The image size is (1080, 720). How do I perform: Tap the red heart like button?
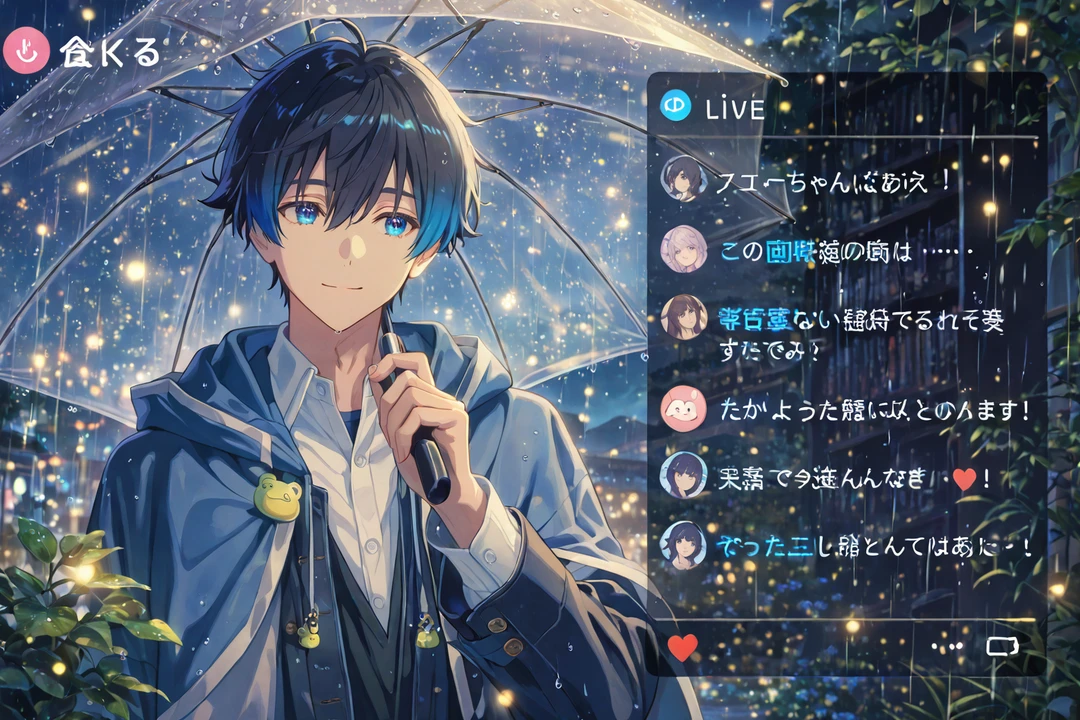(682, 647)
